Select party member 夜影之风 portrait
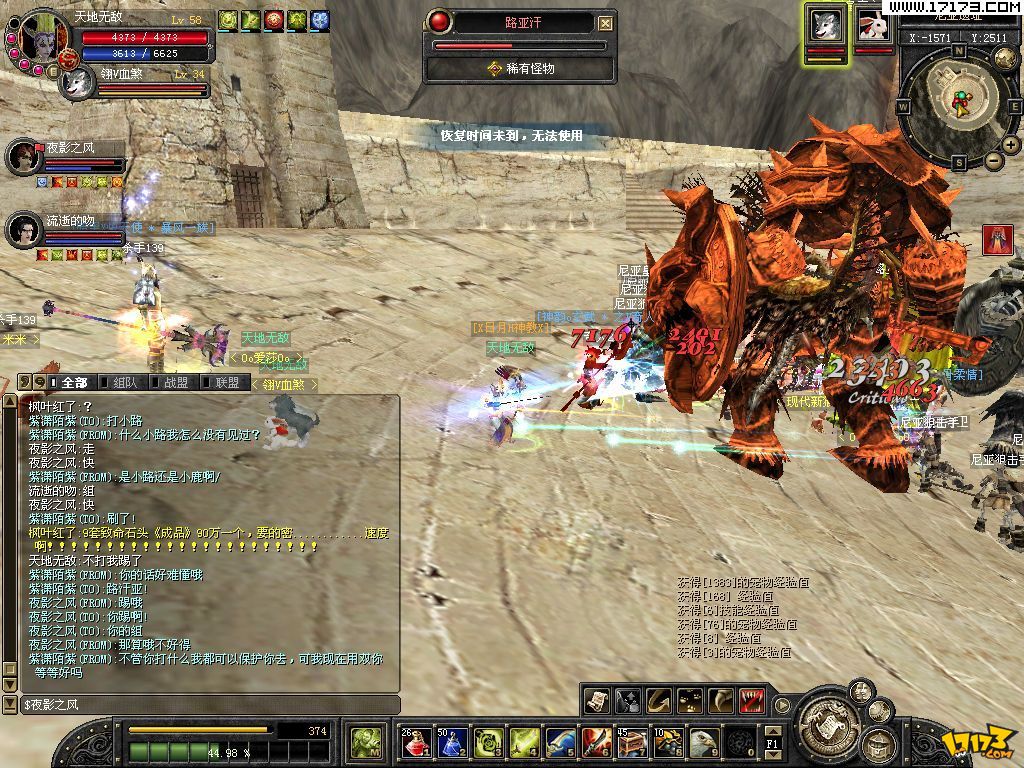The width and height of the screenshot is (1024, 768). coord(22,156)
